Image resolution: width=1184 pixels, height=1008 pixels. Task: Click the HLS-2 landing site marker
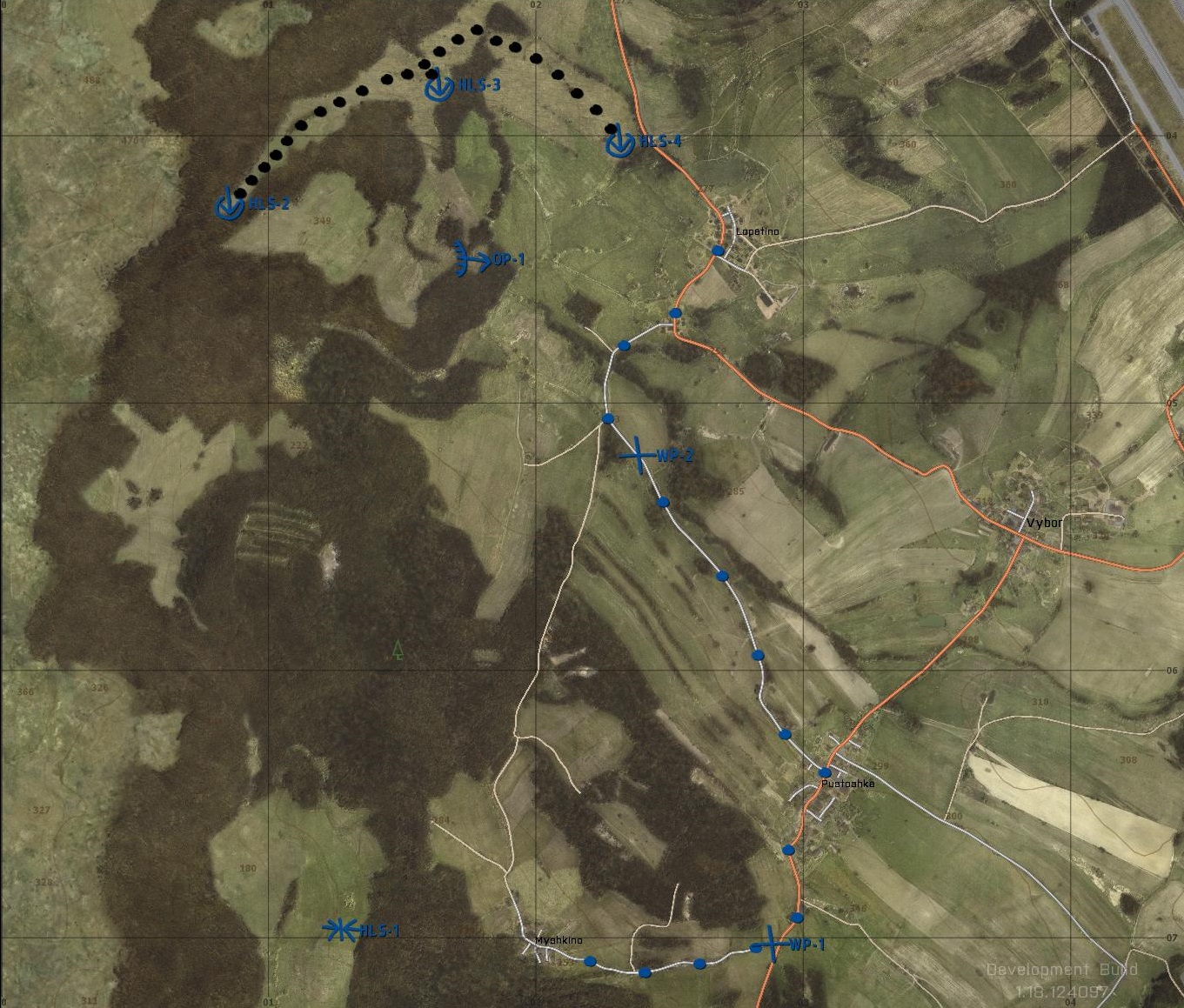[x=230, y=205]
